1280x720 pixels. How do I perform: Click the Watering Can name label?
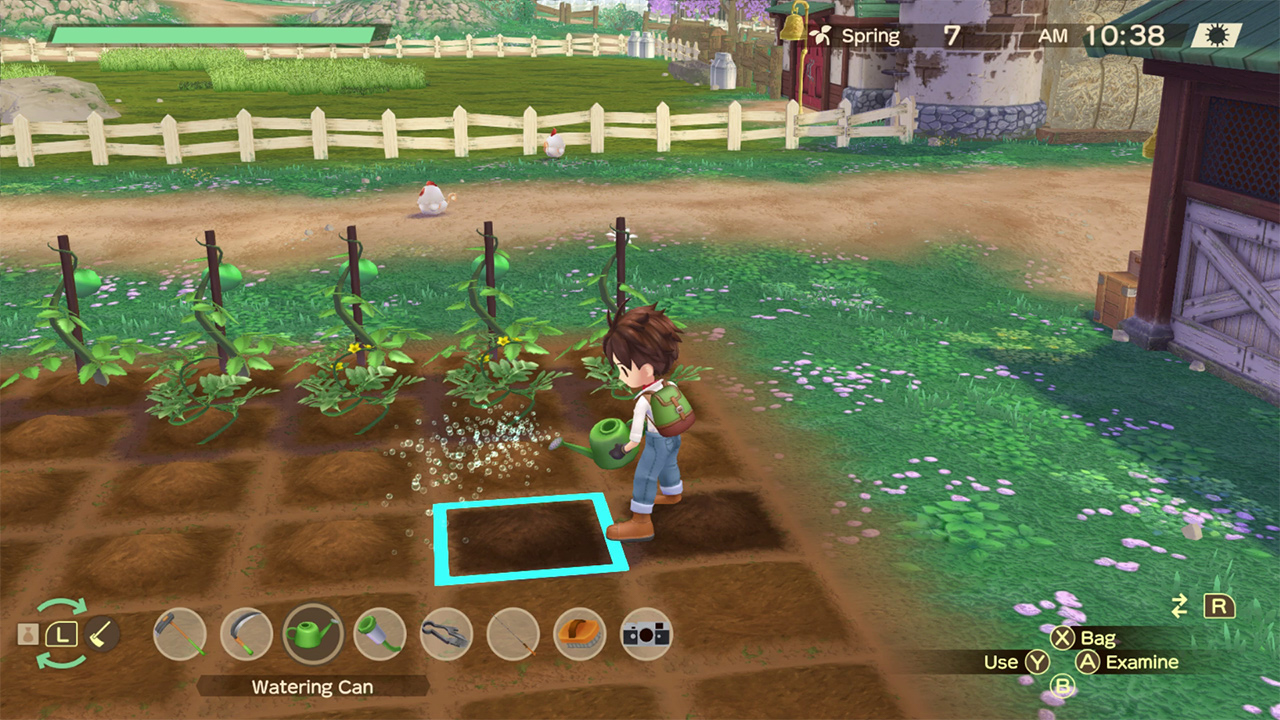(x=314, y=687)
